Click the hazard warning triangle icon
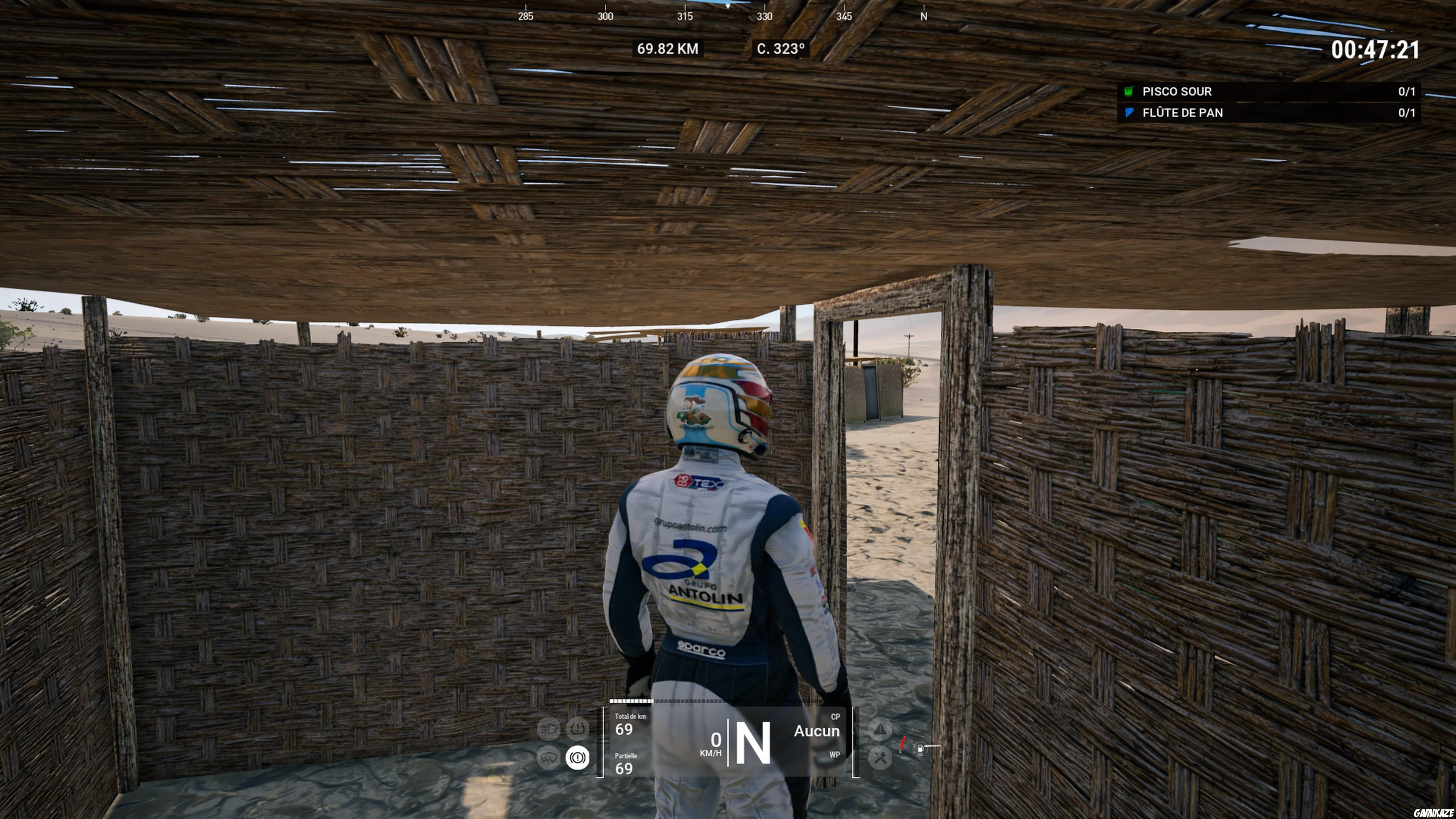 [x=881, y=728]
